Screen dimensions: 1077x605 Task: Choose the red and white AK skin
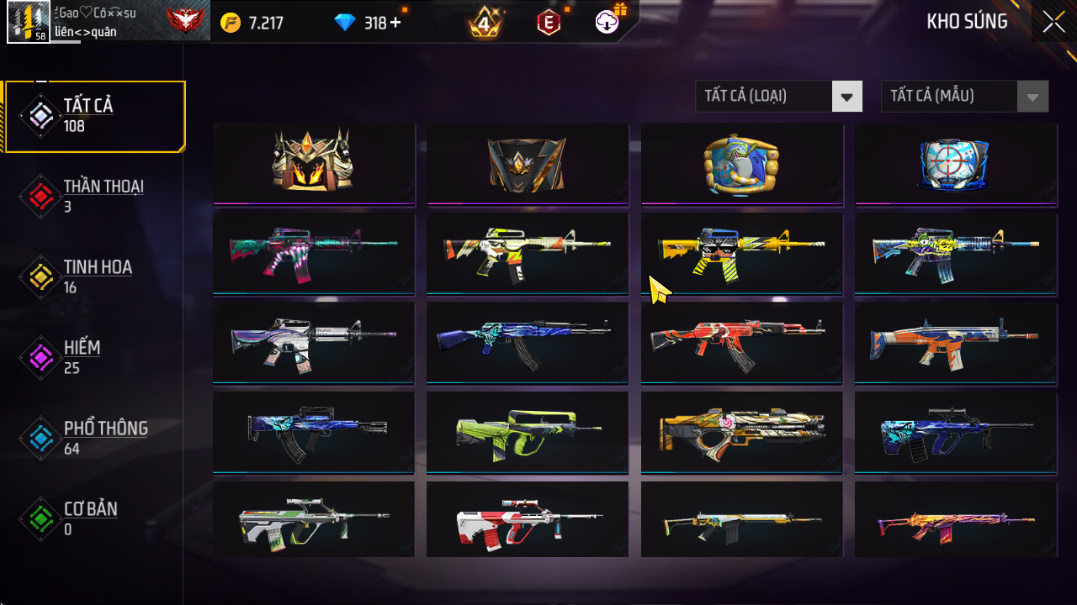[741, 341]
